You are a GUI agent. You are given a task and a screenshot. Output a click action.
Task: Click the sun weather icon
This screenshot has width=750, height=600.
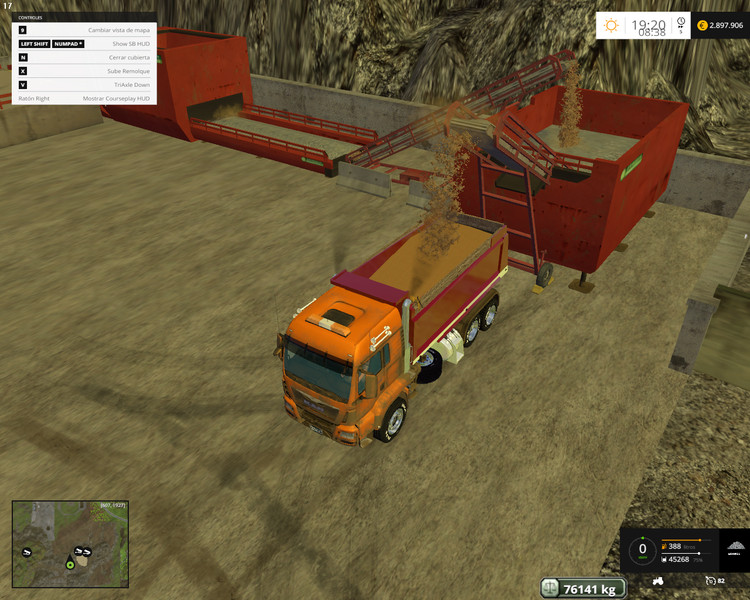pyautogui.click(x=611, y=25)
